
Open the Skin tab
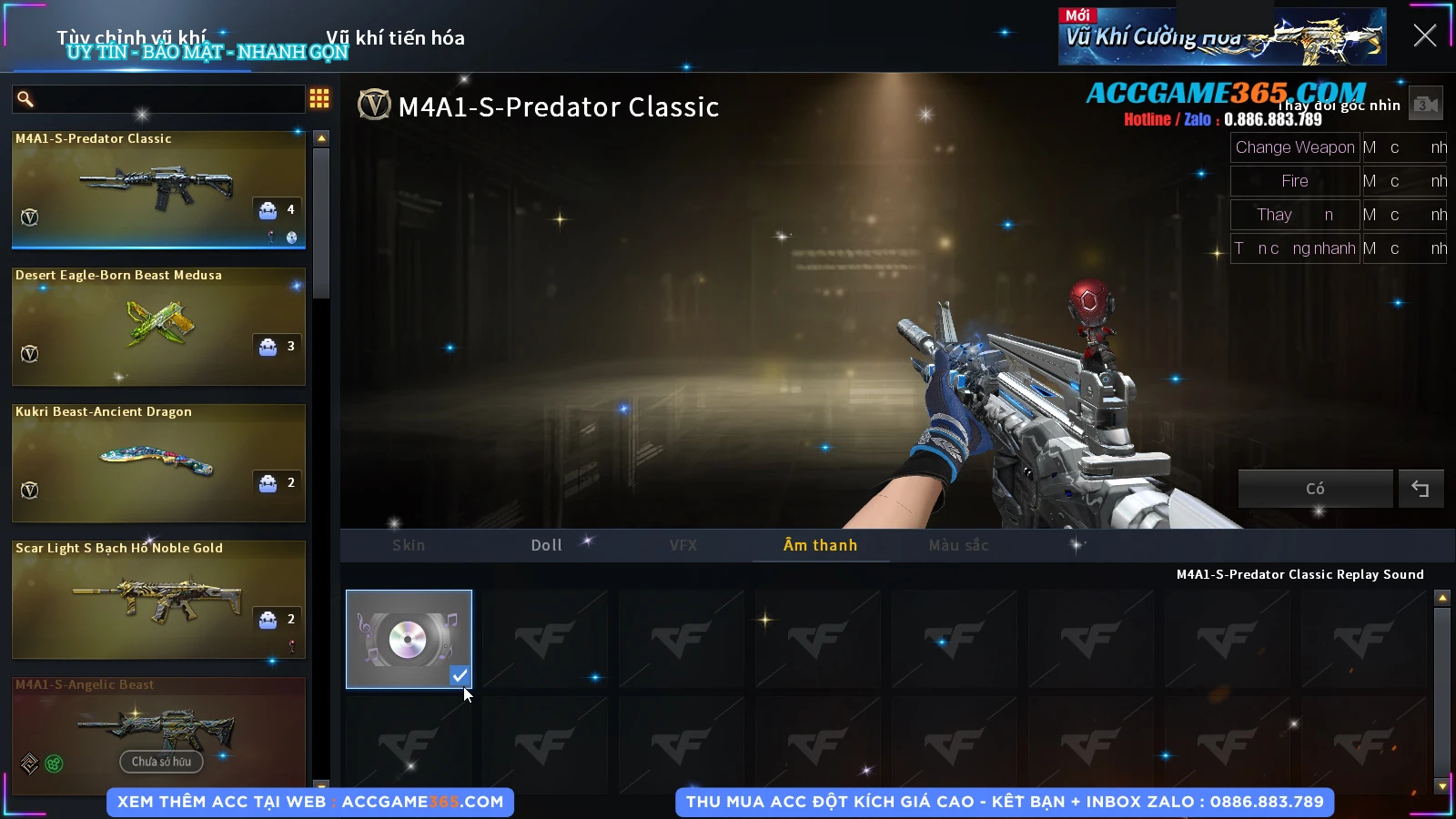click(x=409, y=545)
